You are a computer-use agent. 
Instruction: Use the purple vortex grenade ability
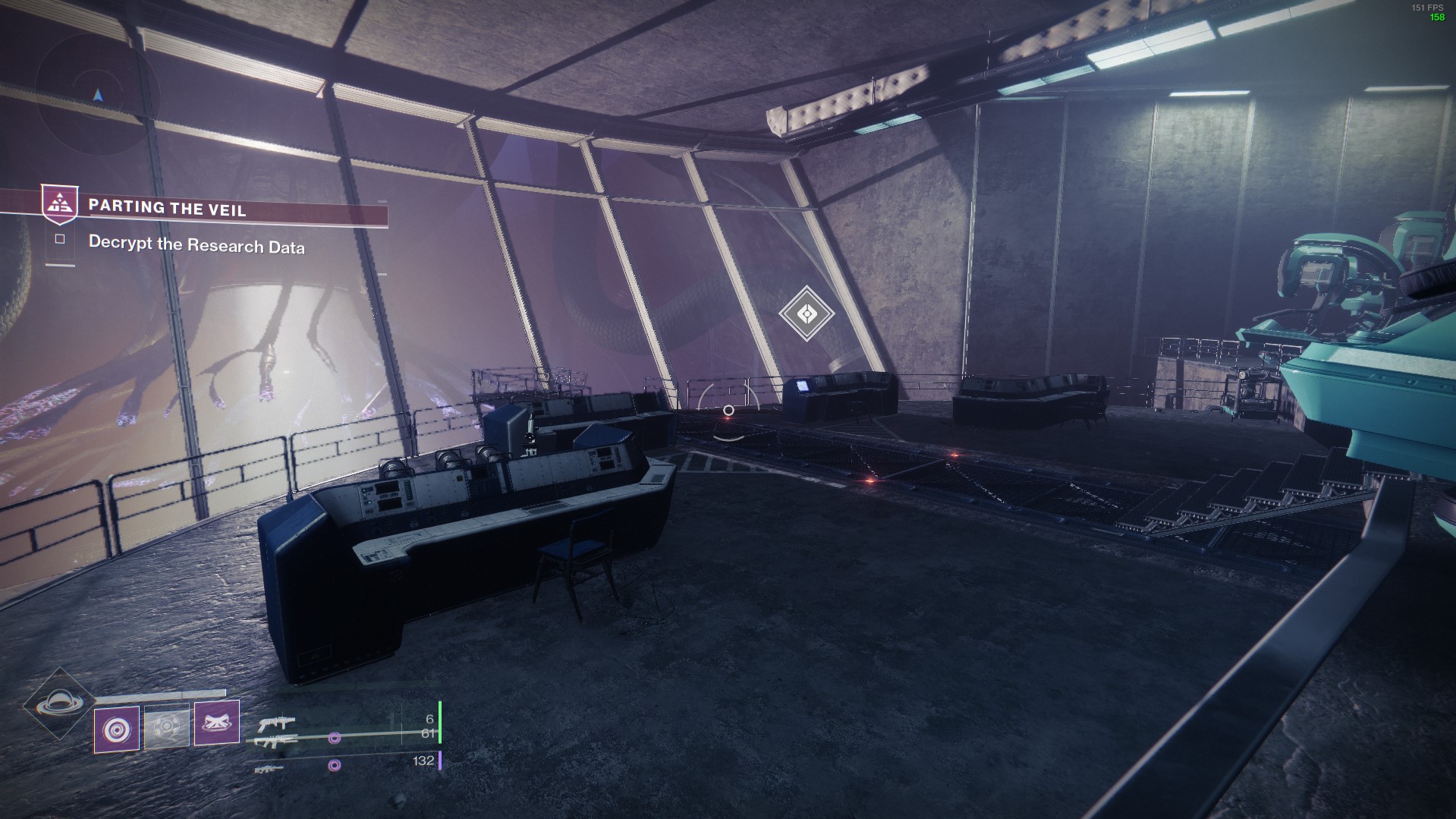coord(117,729)
